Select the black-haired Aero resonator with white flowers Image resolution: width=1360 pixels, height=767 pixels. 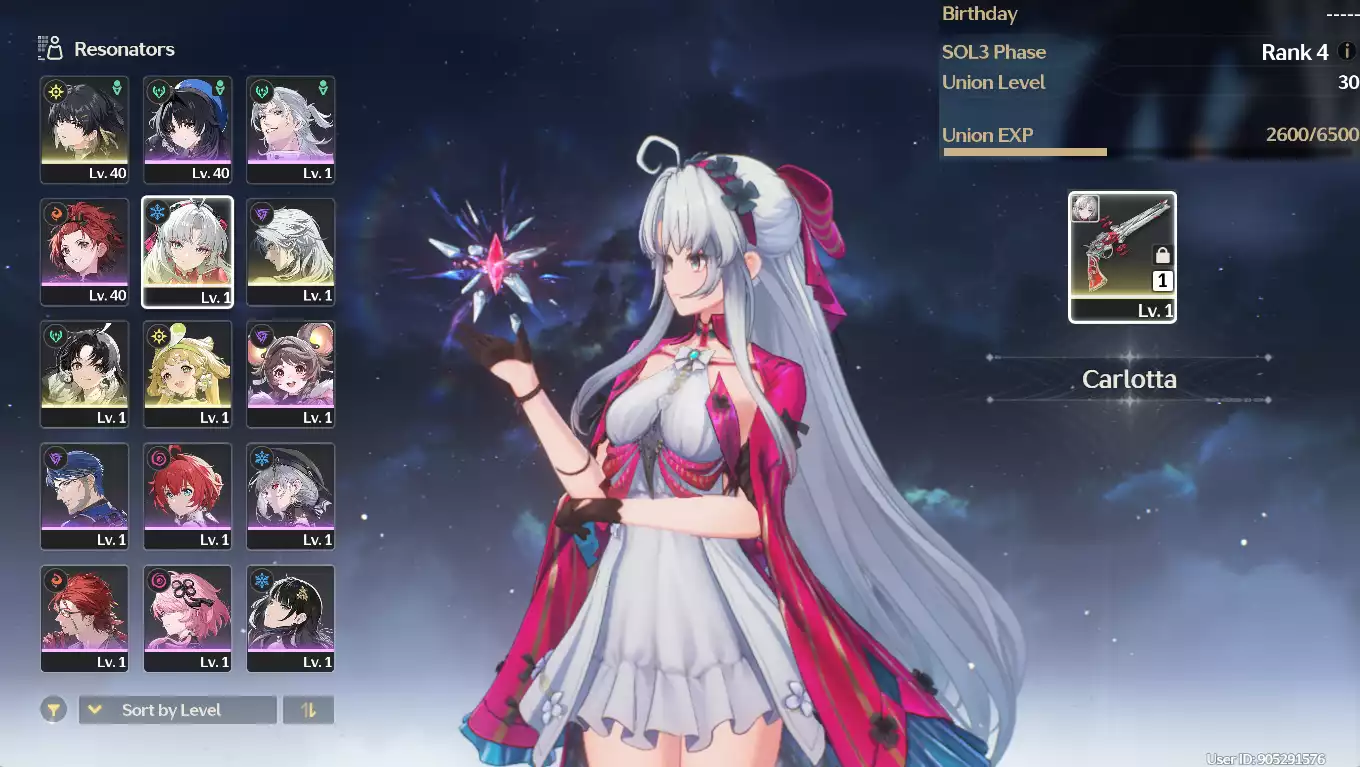pos(84,374)
